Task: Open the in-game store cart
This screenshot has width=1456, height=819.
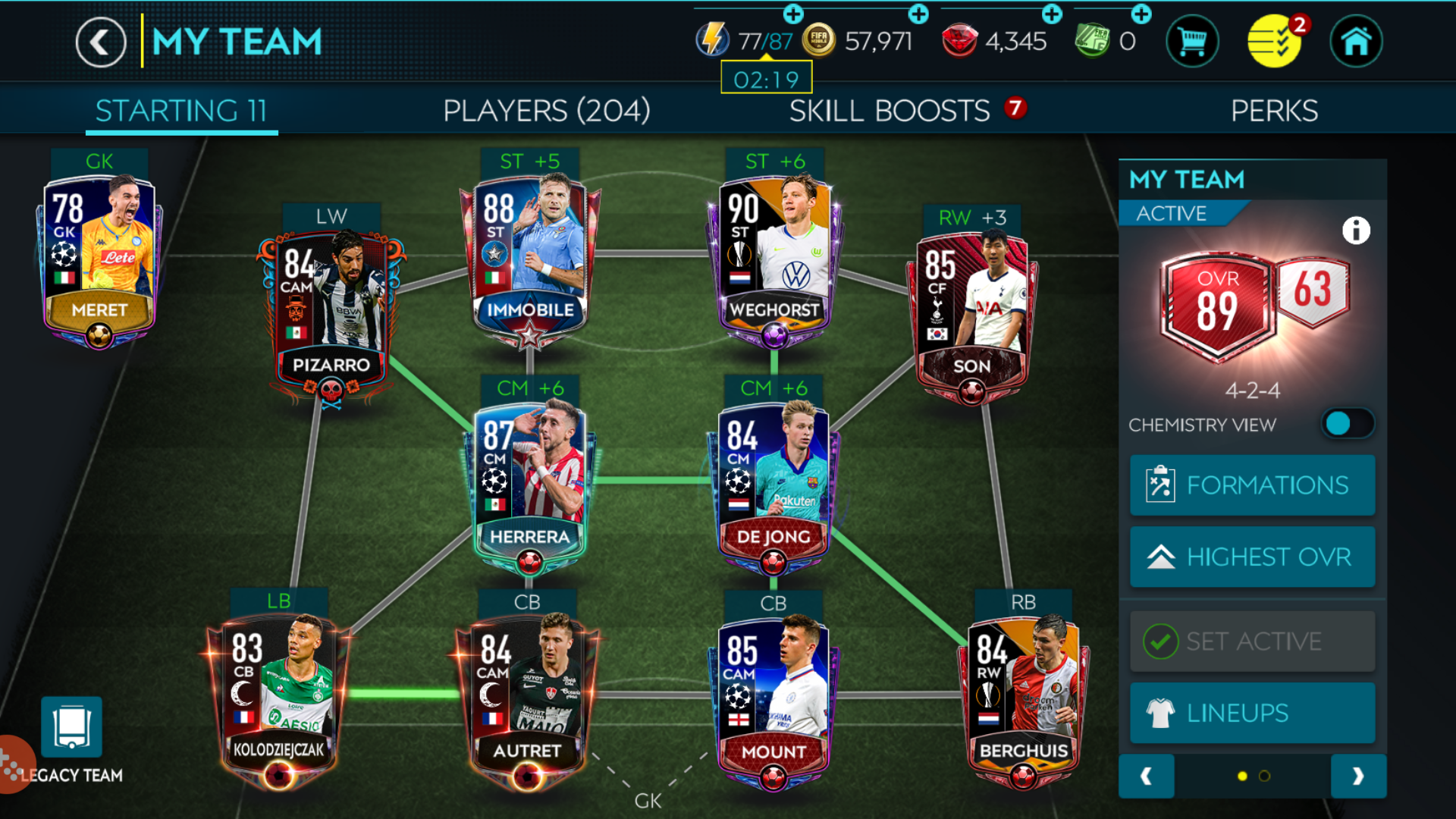Action: [x=1192, y=41]
